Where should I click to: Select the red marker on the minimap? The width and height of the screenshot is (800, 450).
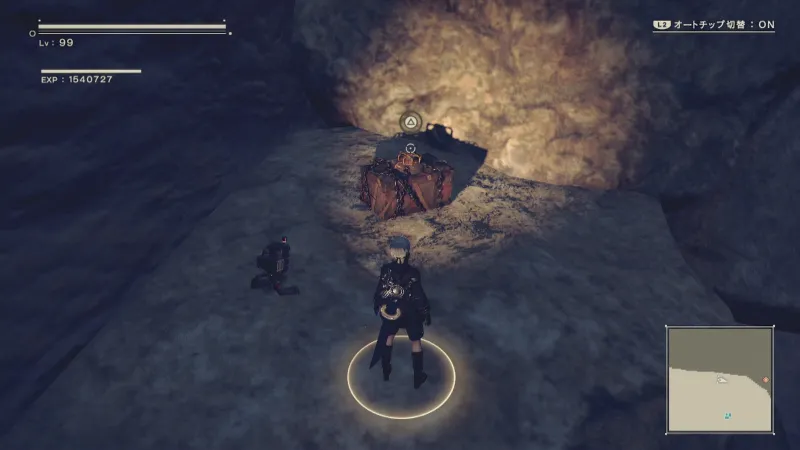point(766,380)
